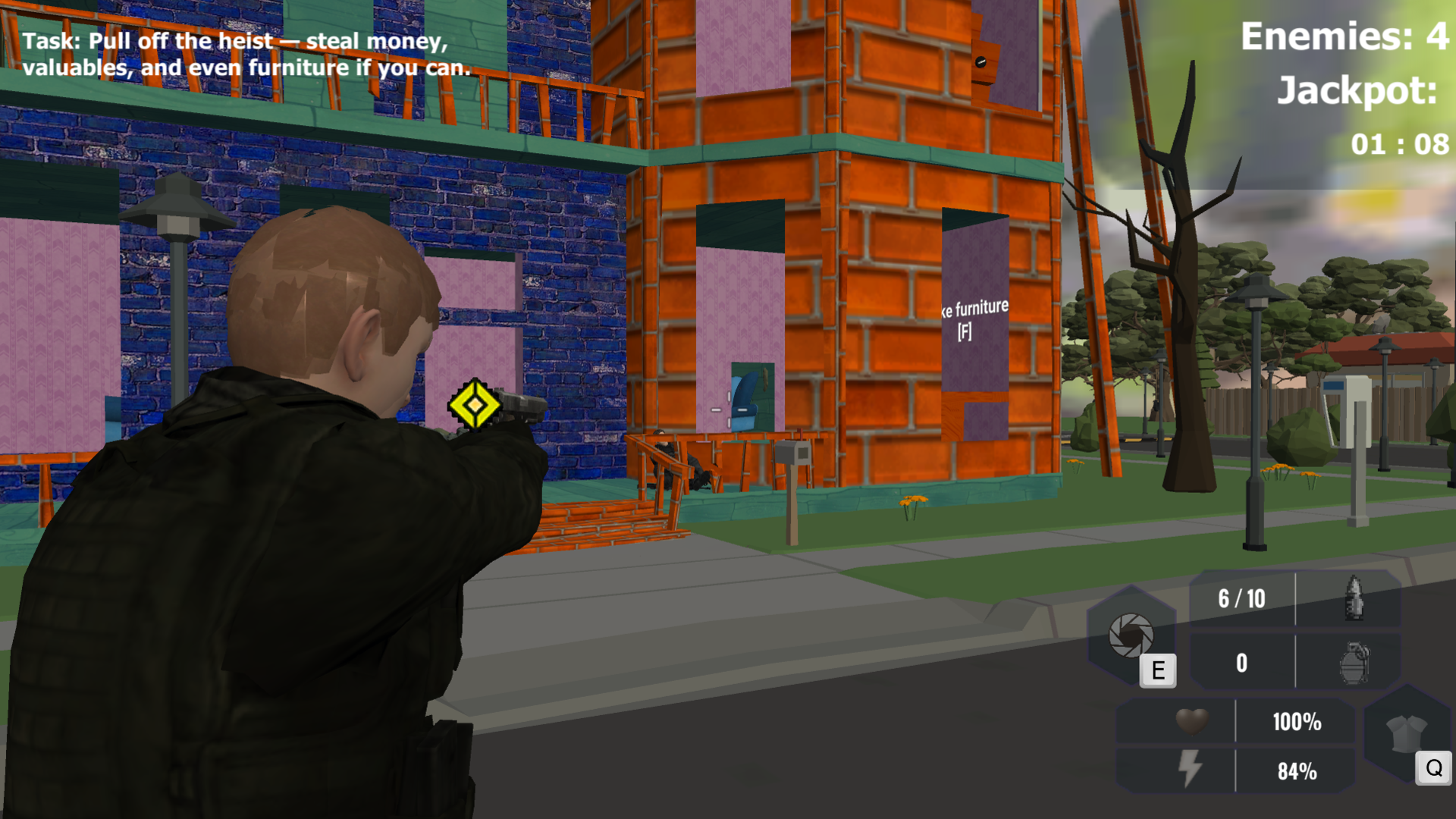This screenshot has width=1456, height=819.
Task: Click the Q key binding badge
Action: pyautogui.click(x=1432, y=768)
